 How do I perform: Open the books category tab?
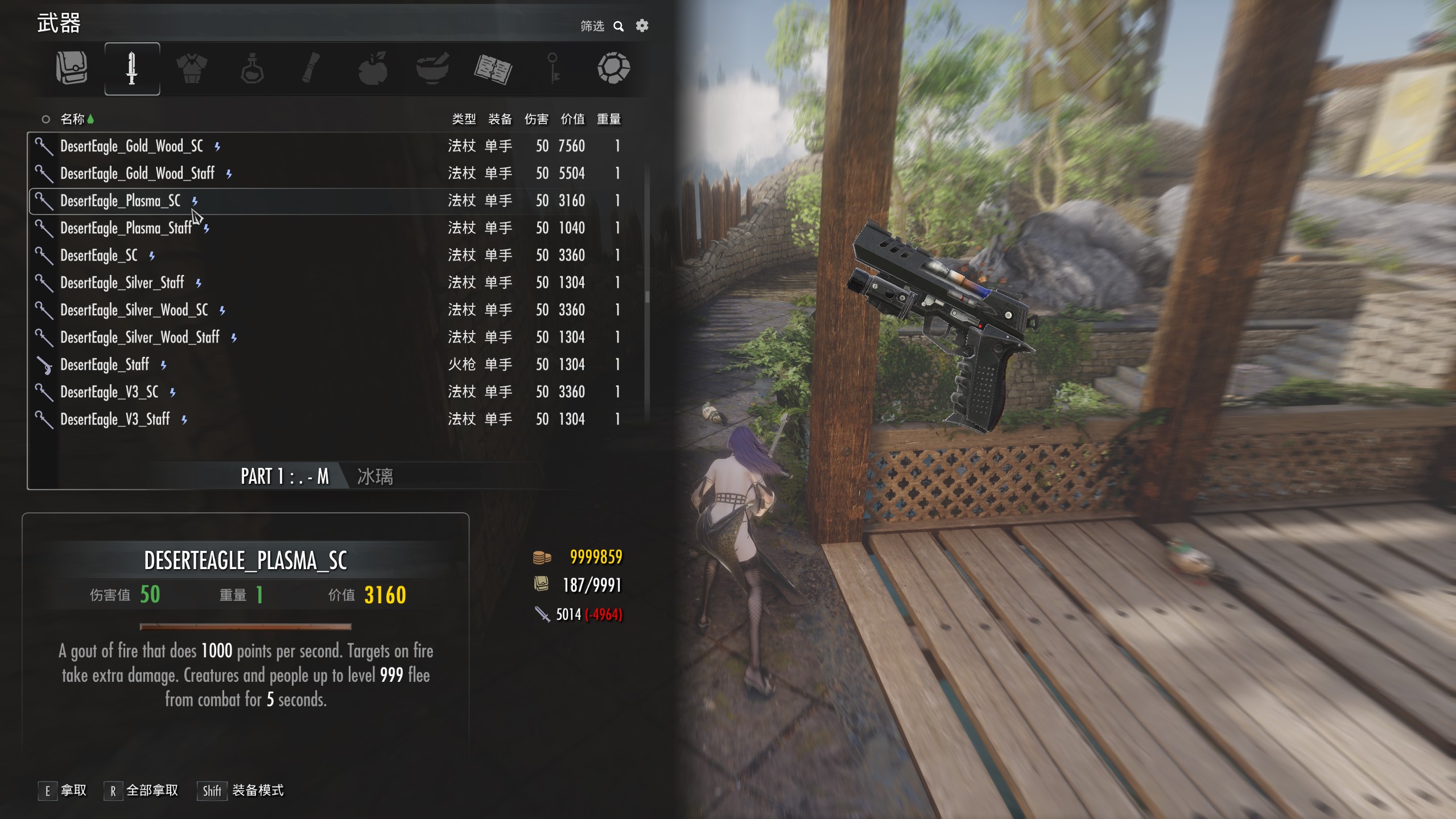coord(493,68)
